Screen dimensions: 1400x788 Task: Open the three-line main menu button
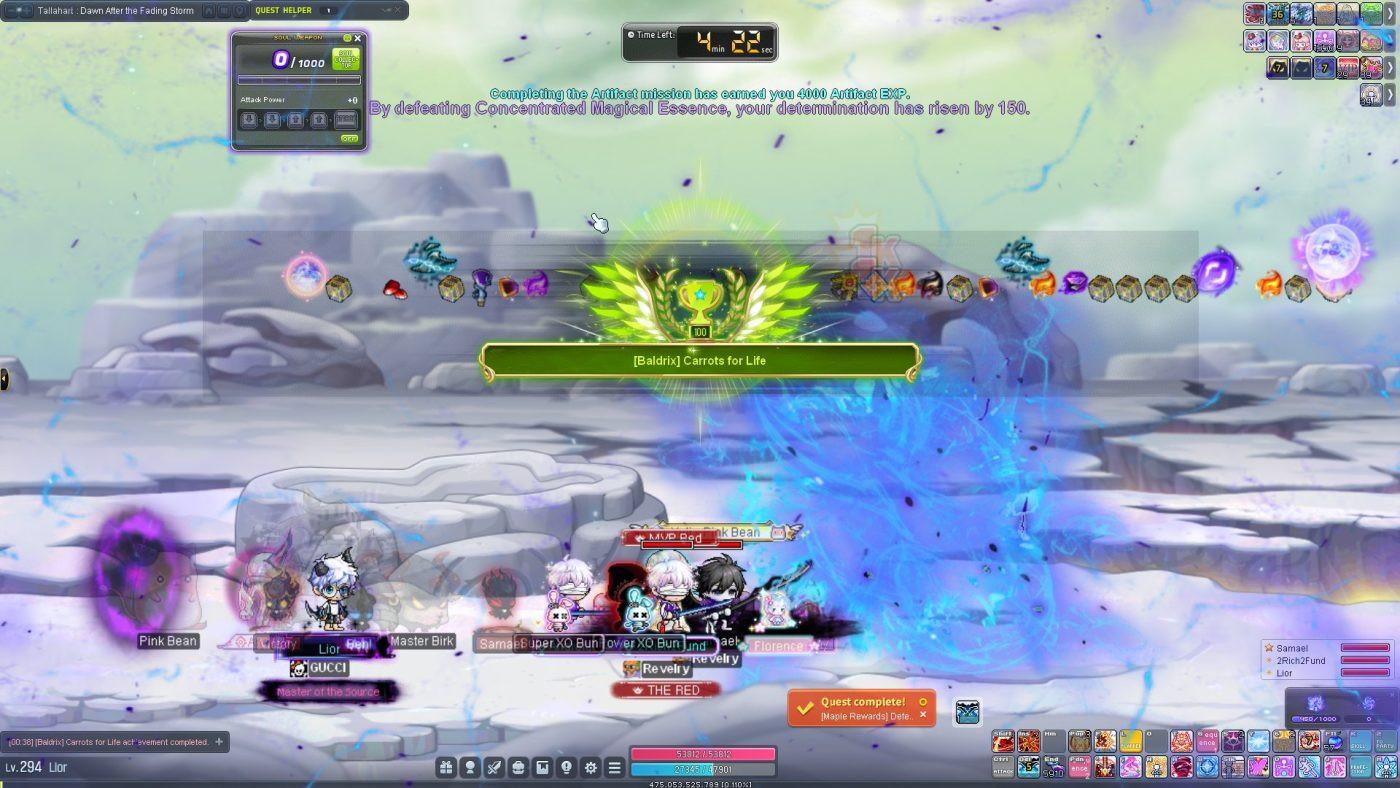click(x=615, y=767)
